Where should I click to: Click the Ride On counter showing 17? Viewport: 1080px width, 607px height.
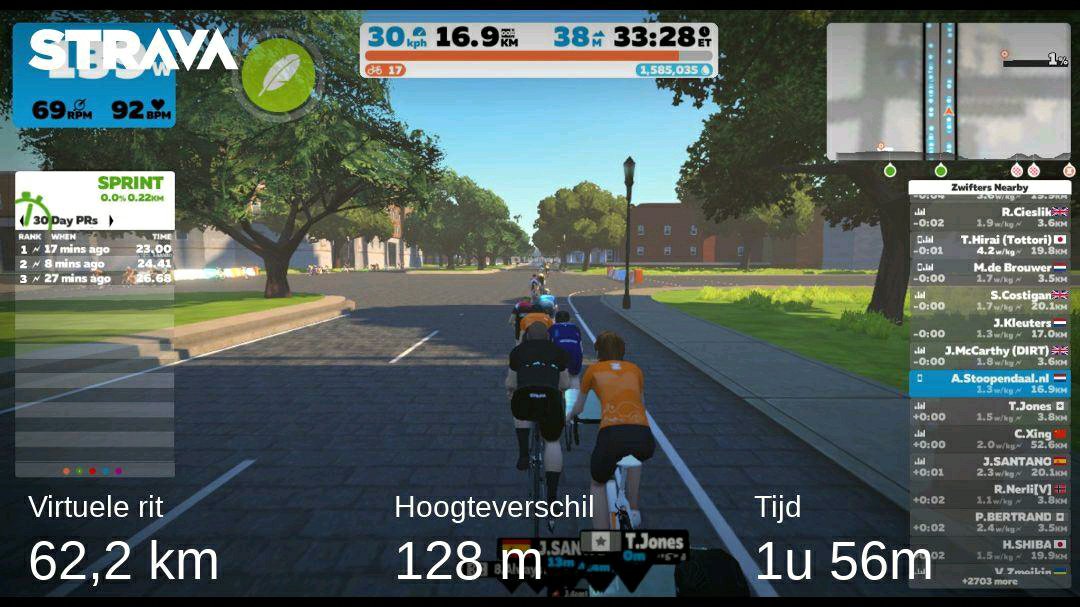click(386, 70)
